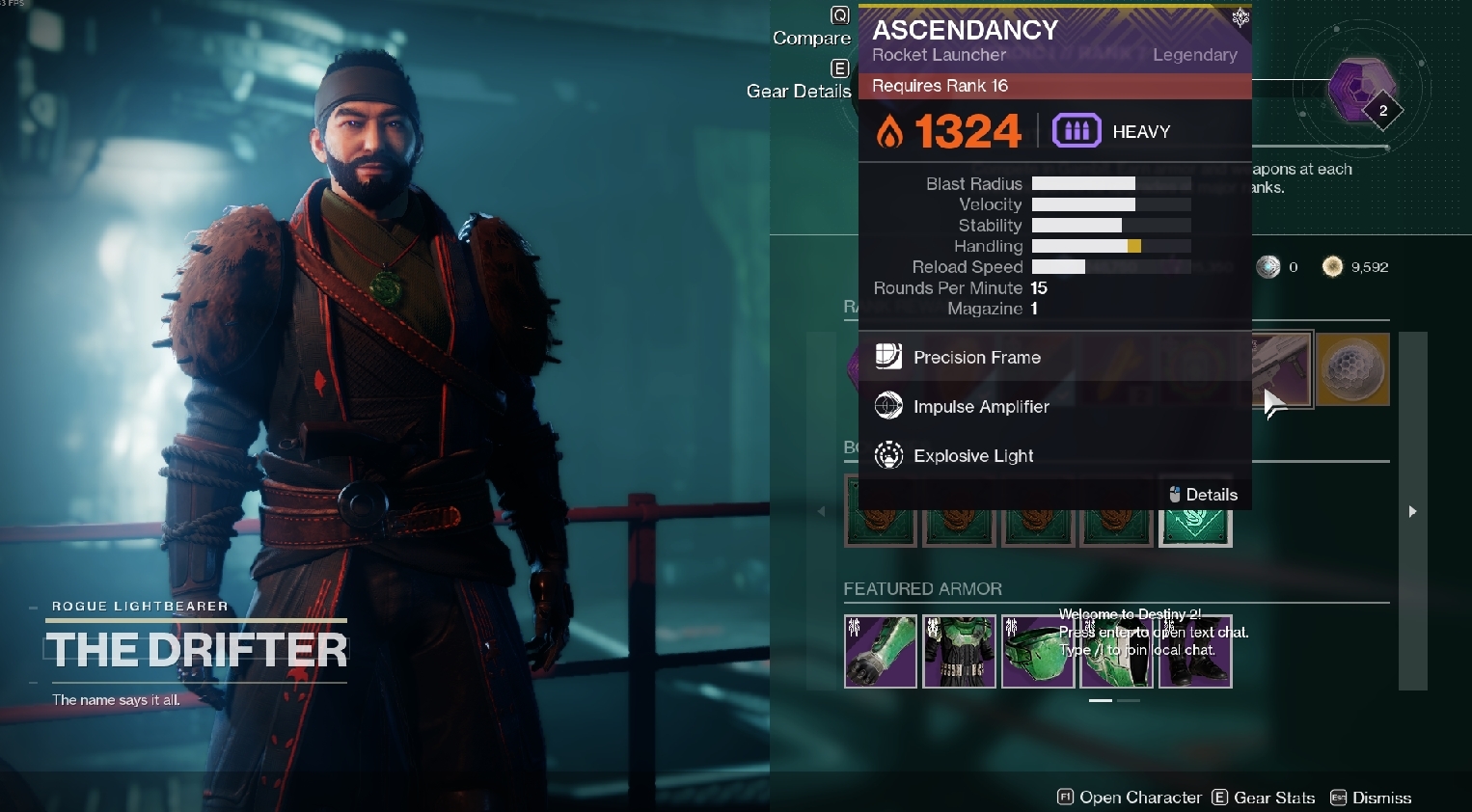Click the golden spiky orb item icon

(x=1352, y=369)
